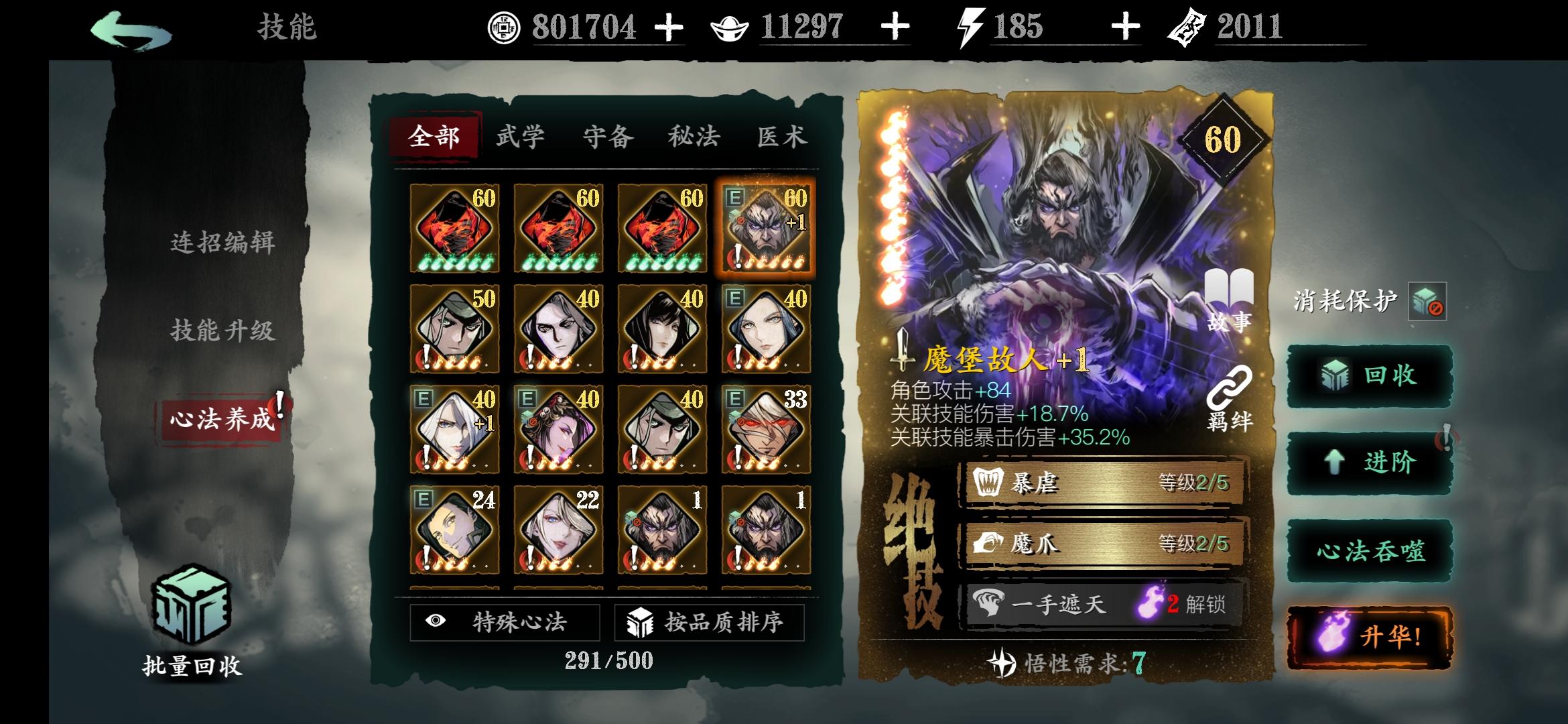The height and width of the screenshot is (724, 1568).
Task: Open the 心法养成 sidebar menu entry
Action: pos(218,417)
